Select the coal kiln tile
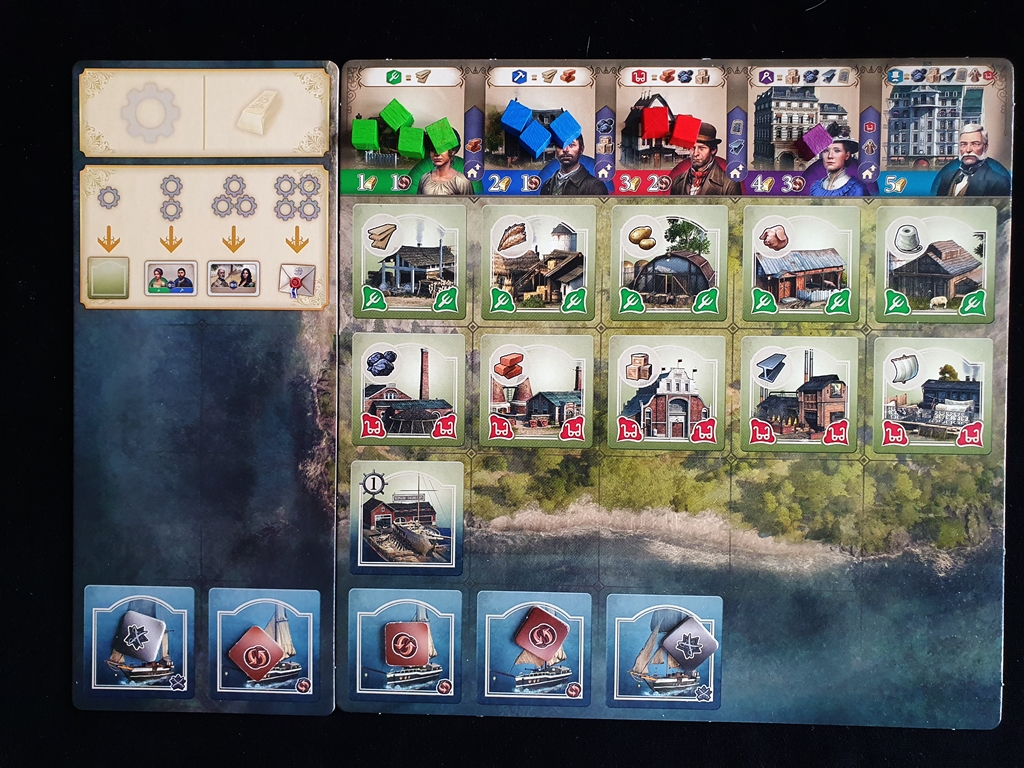Image resolution: width=1024 pixels, height=768 pixels. pyautogui.click(x=408, y=391)
